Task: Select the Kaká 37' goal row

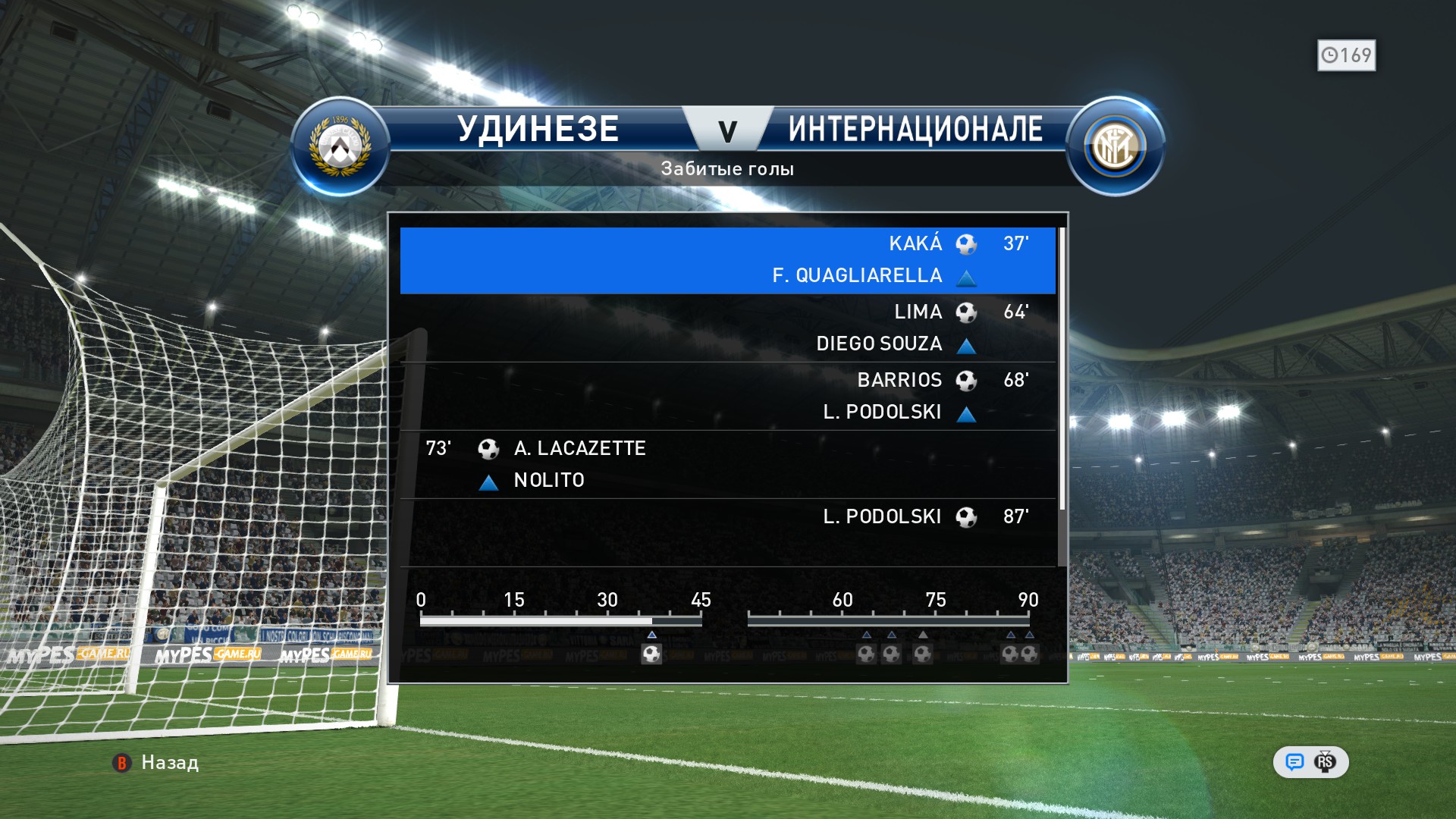Action: click(727, 259)
